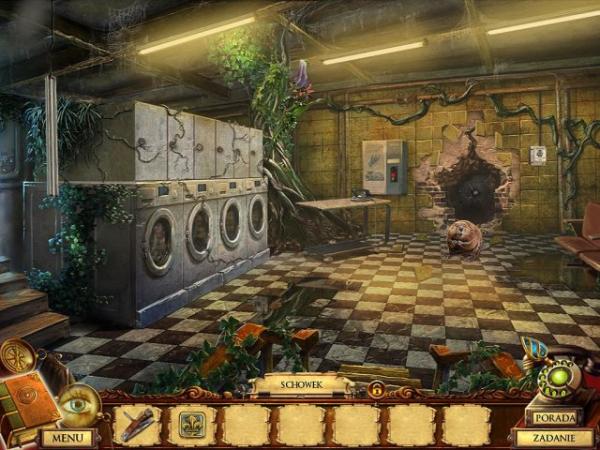This screenshot has height=450, width=600.
Task: Open the compass map icon
Action: (17, 355)
